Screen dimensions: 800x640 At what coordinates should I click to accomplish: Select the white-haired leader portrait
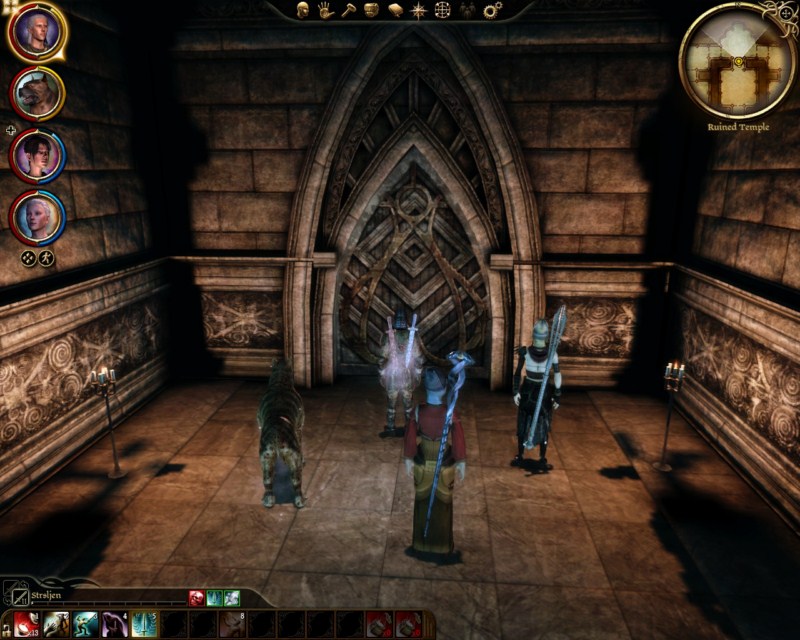pyautogui.click(x=37, y=32)
